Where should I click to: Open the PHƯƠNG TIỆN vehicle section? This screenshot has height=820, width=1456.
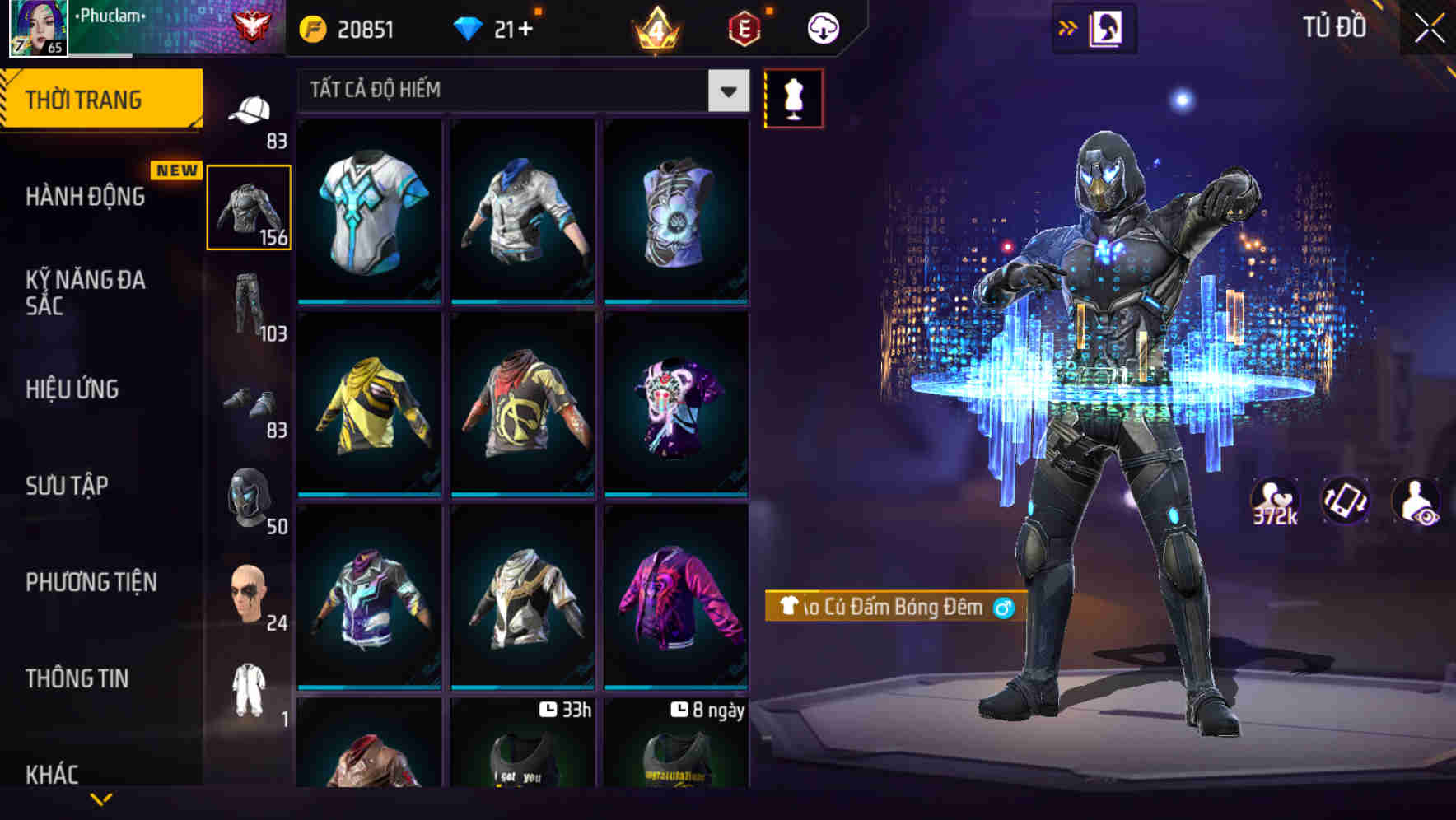point(91,582)
